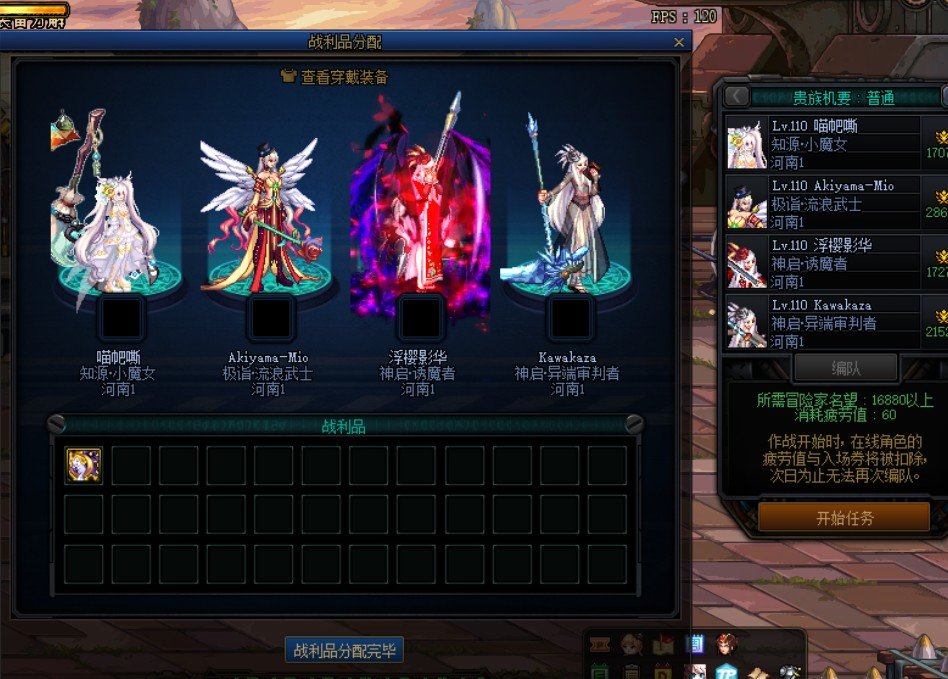Screen dimensions: 948x679
Task: Open the blue calendar icon in the menu bar
Action: pyautogui.click(x=694, y=644)
